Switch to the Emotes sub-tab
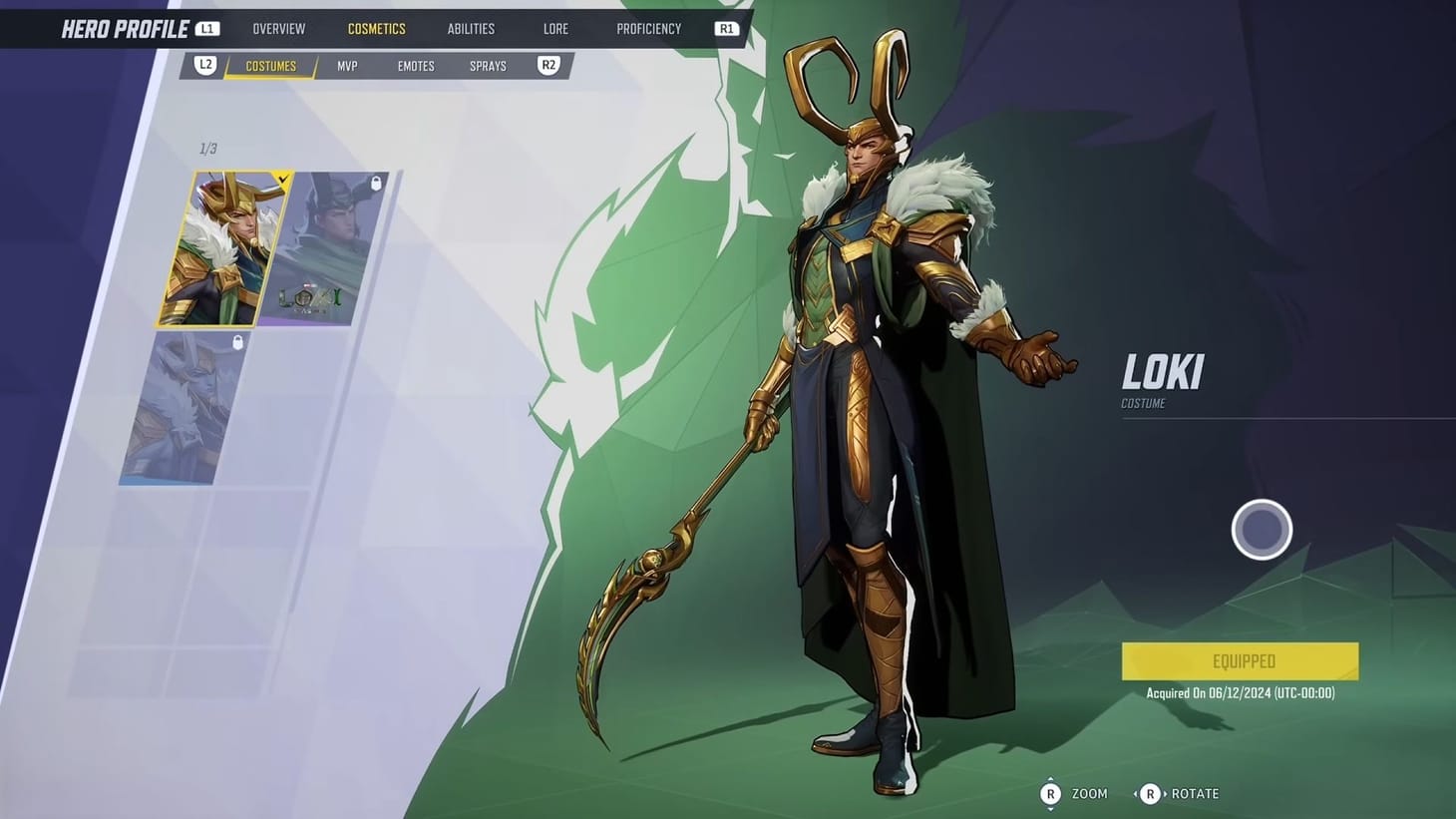 (415, 65)
